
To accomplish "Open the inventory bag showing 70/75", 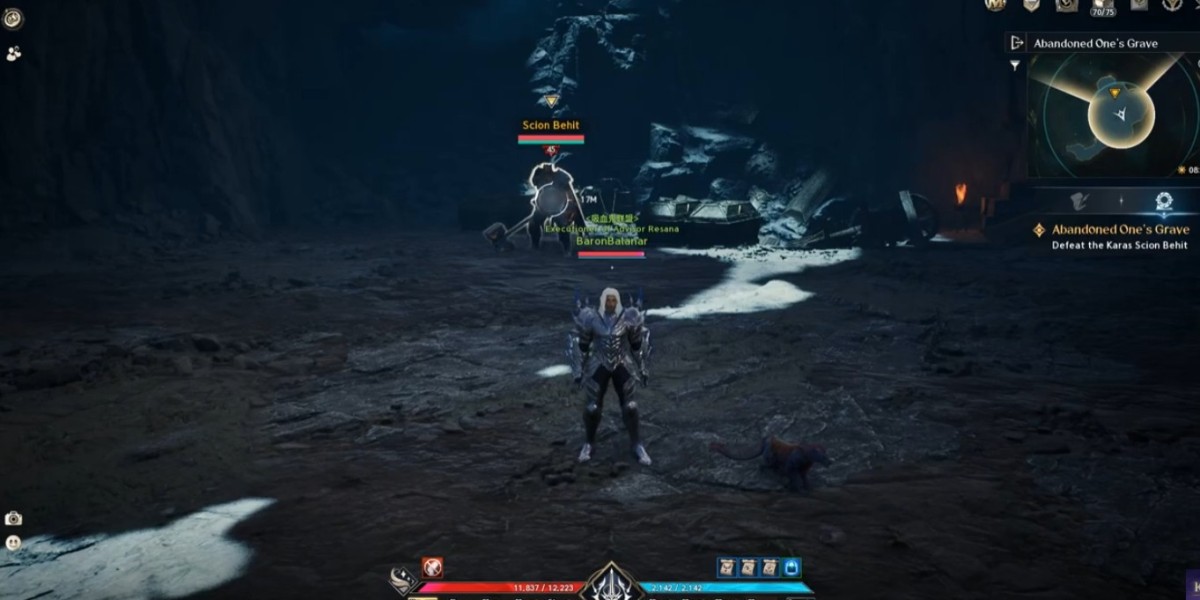I will click(x=1102, y=6).
